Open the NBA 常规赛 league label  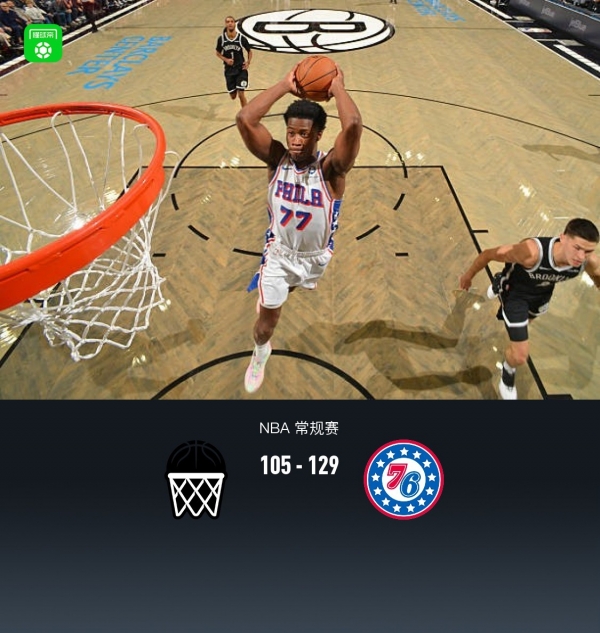click(299, 428)
